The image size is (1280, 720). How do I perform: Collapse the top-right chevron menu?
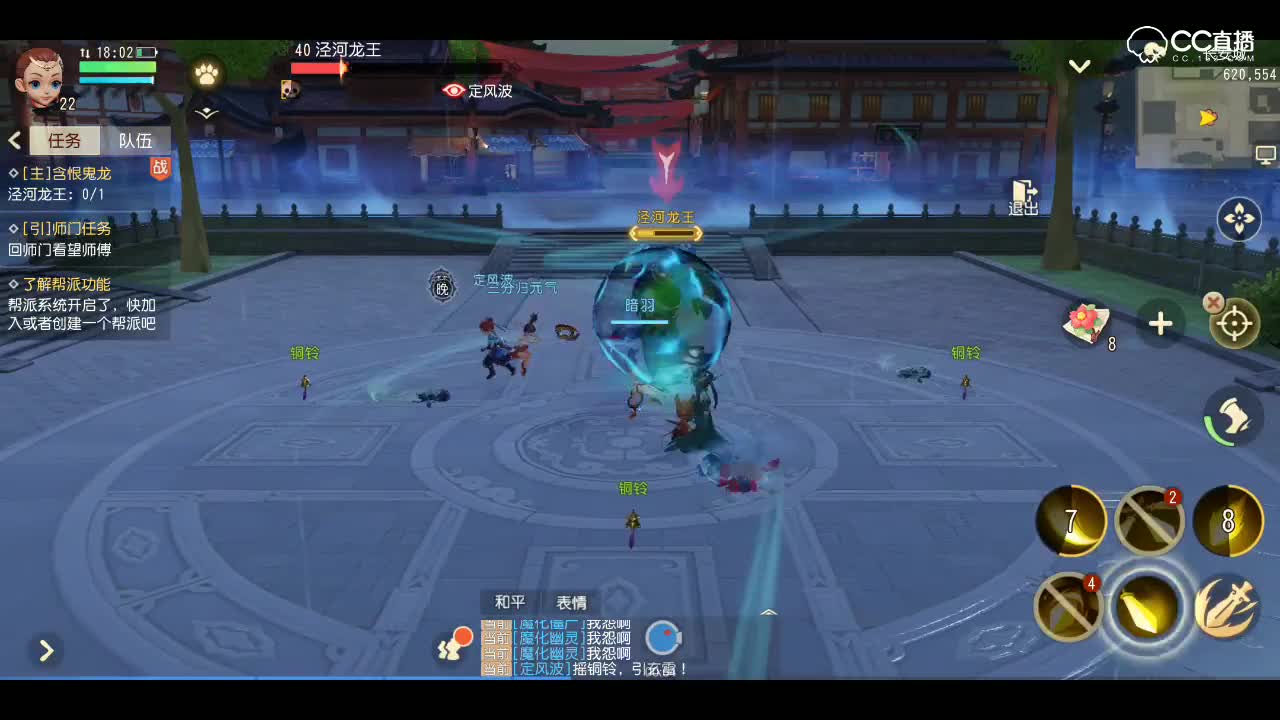pyautogui.click(x=1079, y=65)
